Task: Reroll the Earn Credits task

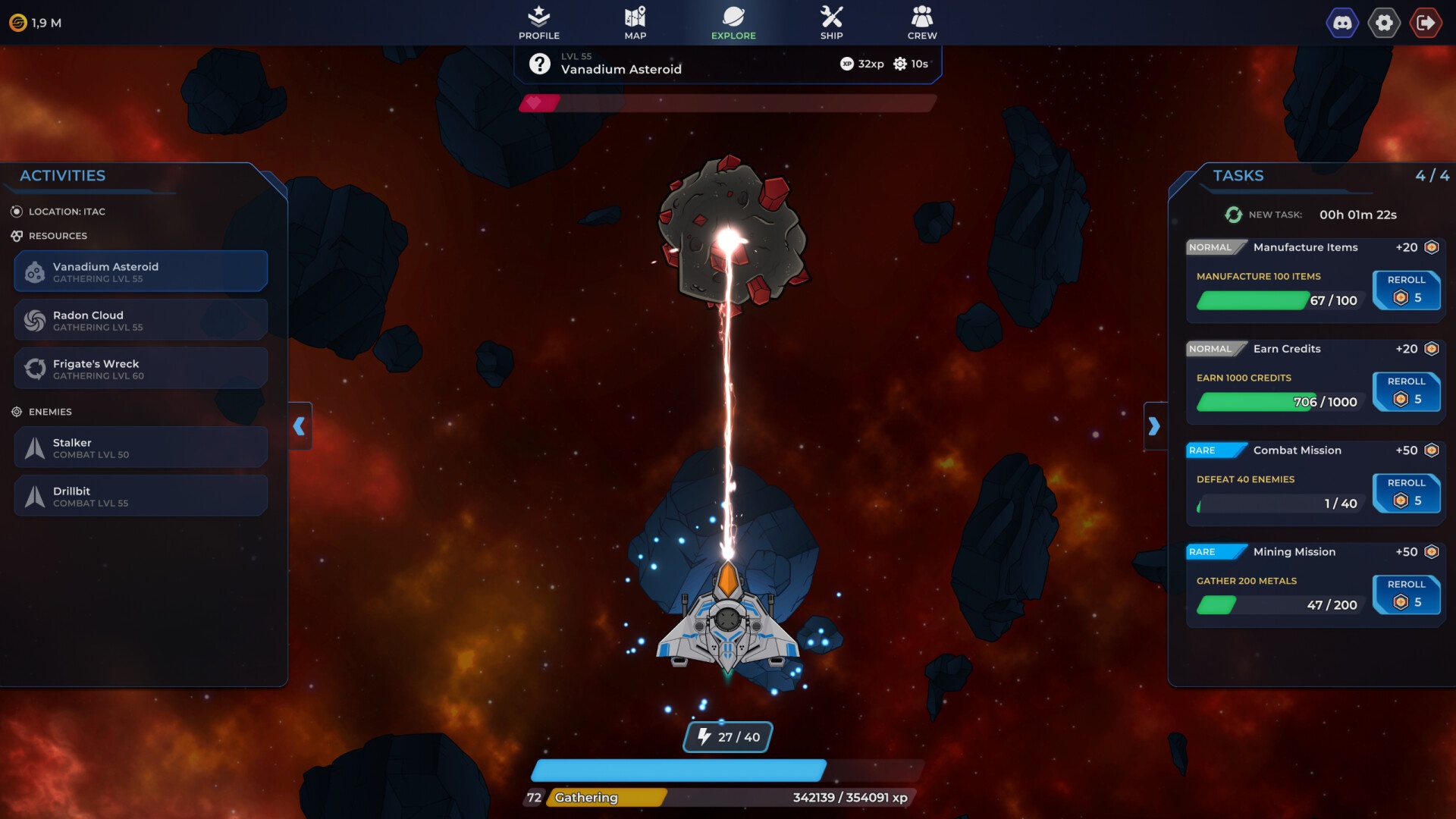Action: (x=1406, y=391)
